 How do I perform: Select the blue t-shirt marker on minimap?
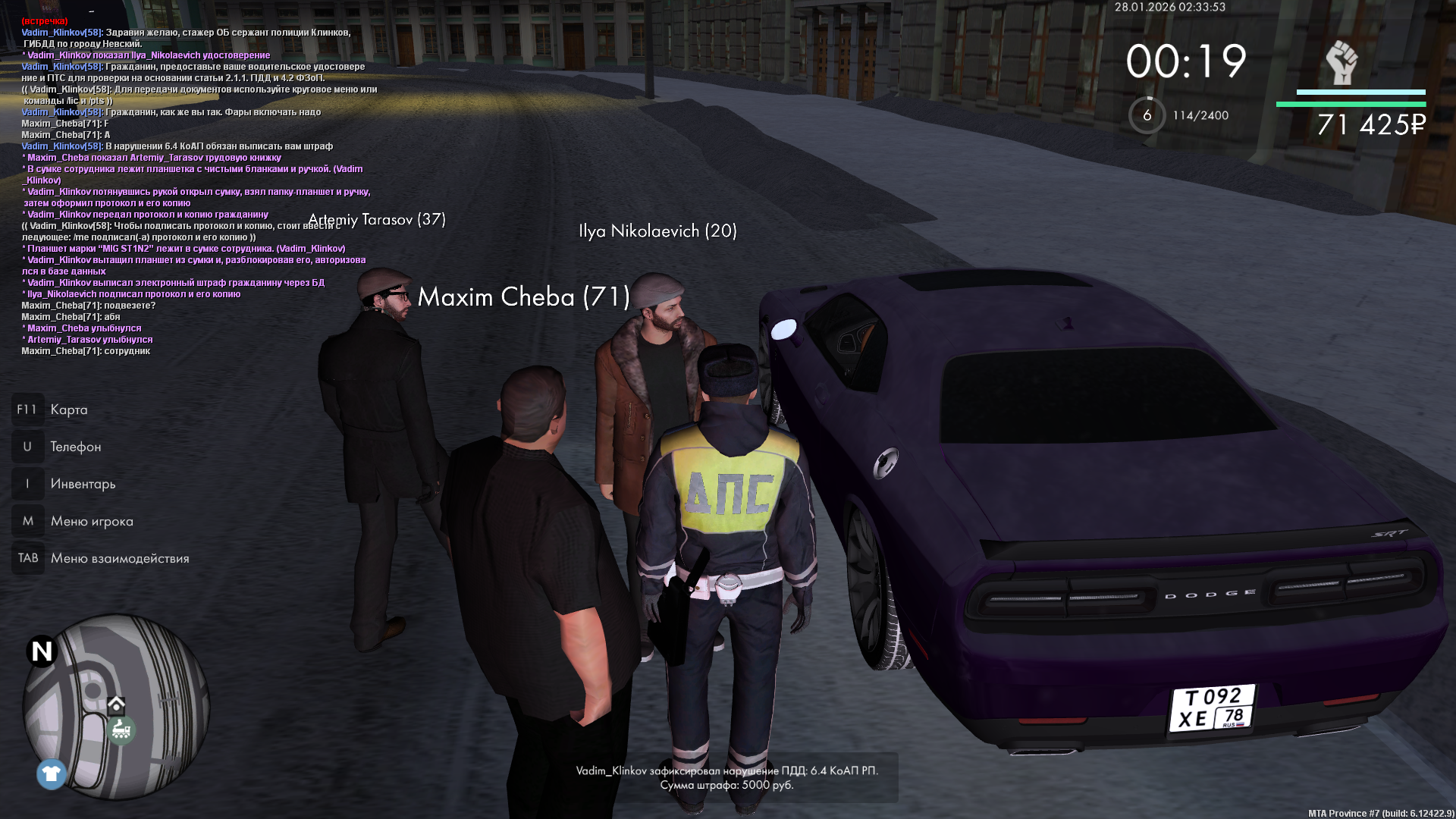click(x=52, y=773)
